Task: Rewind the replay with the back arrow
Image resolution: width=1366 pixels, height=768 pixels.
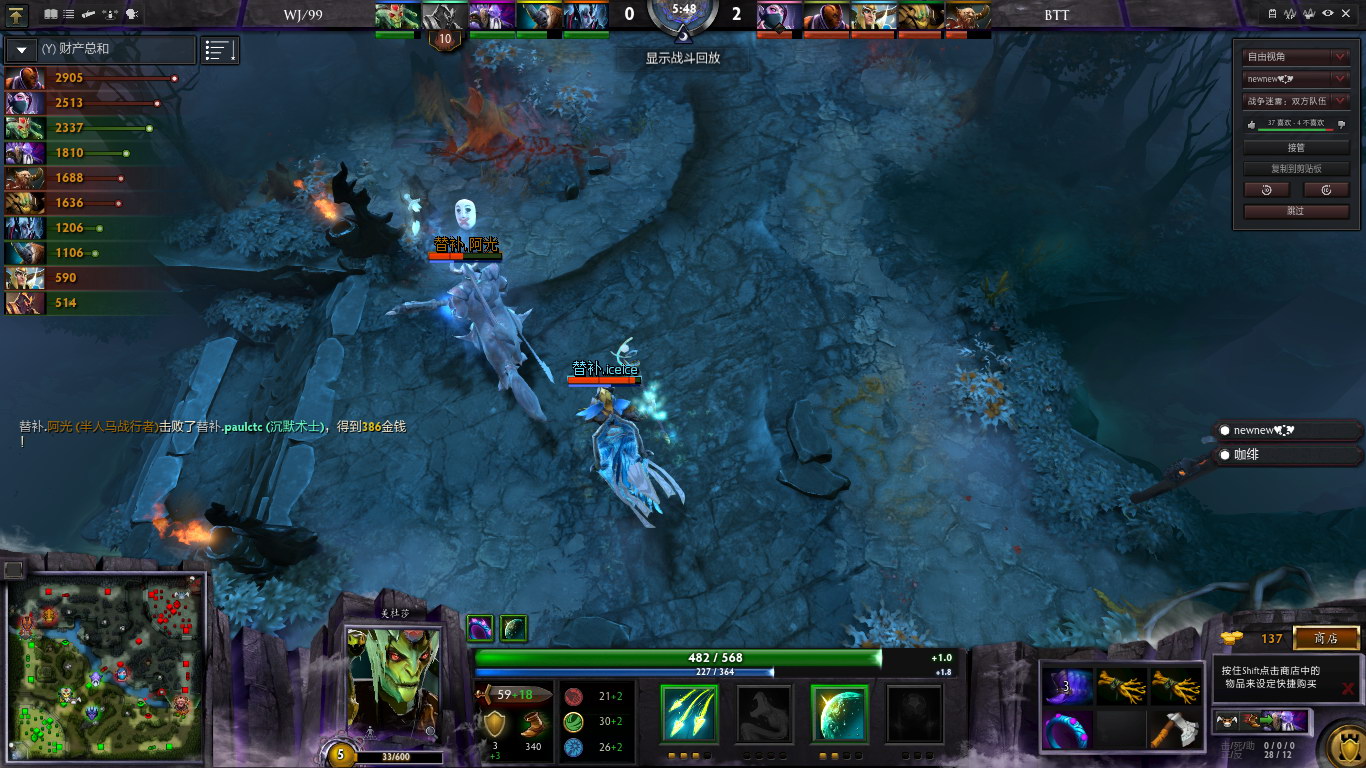Action: tap(1266, 190)
